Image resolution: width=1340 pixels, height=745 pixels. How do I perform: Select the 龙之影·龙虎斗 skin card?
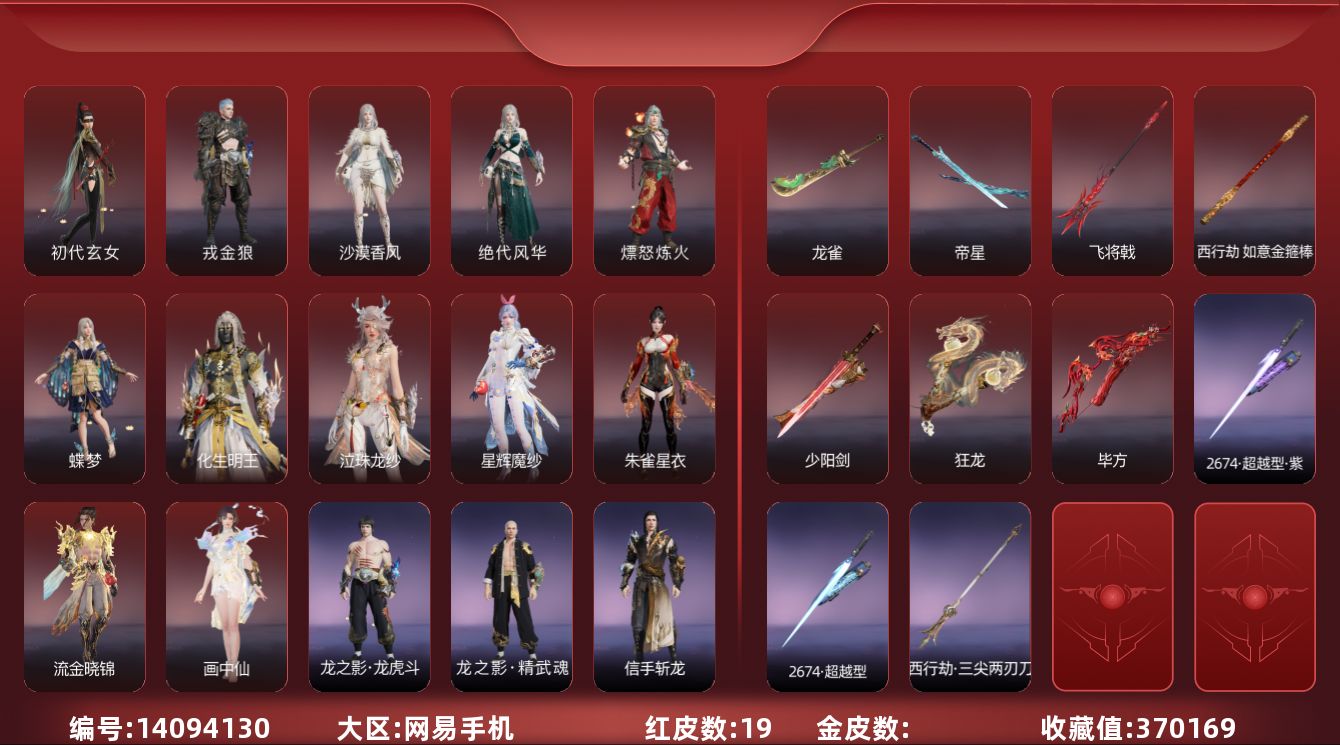[369, 596]
